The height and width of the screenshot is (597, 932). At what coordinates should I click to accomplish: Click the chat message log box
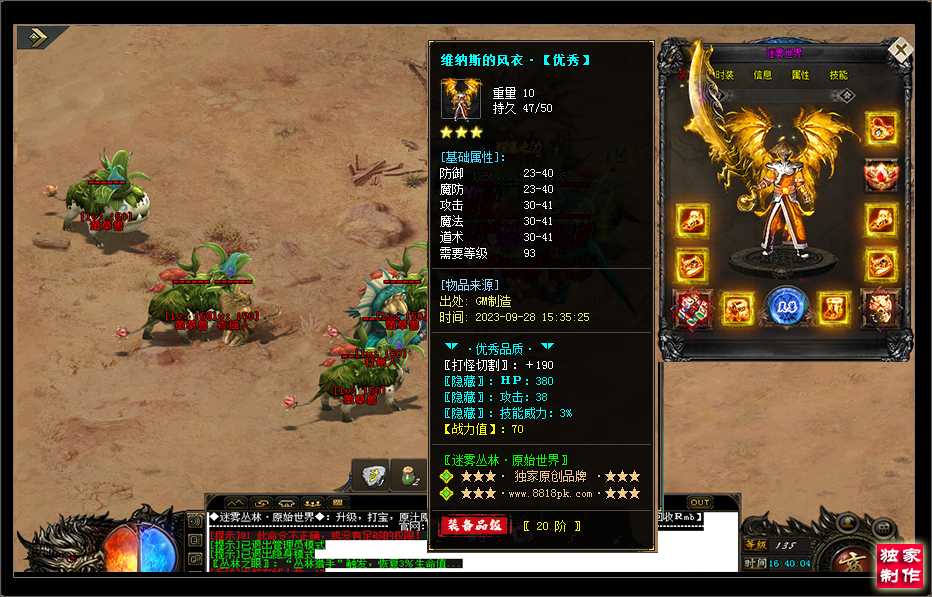(300, 542)
